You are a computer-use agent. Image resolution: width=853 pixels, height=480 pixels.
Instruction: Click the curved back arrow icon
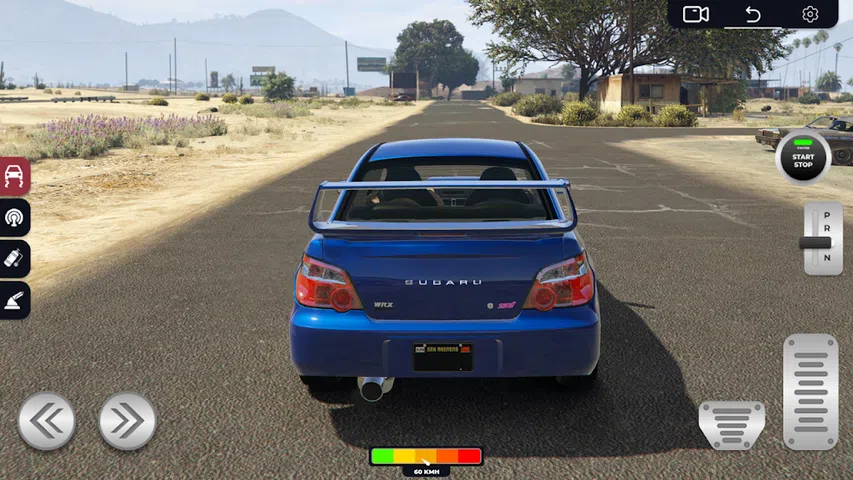[753, 14]
